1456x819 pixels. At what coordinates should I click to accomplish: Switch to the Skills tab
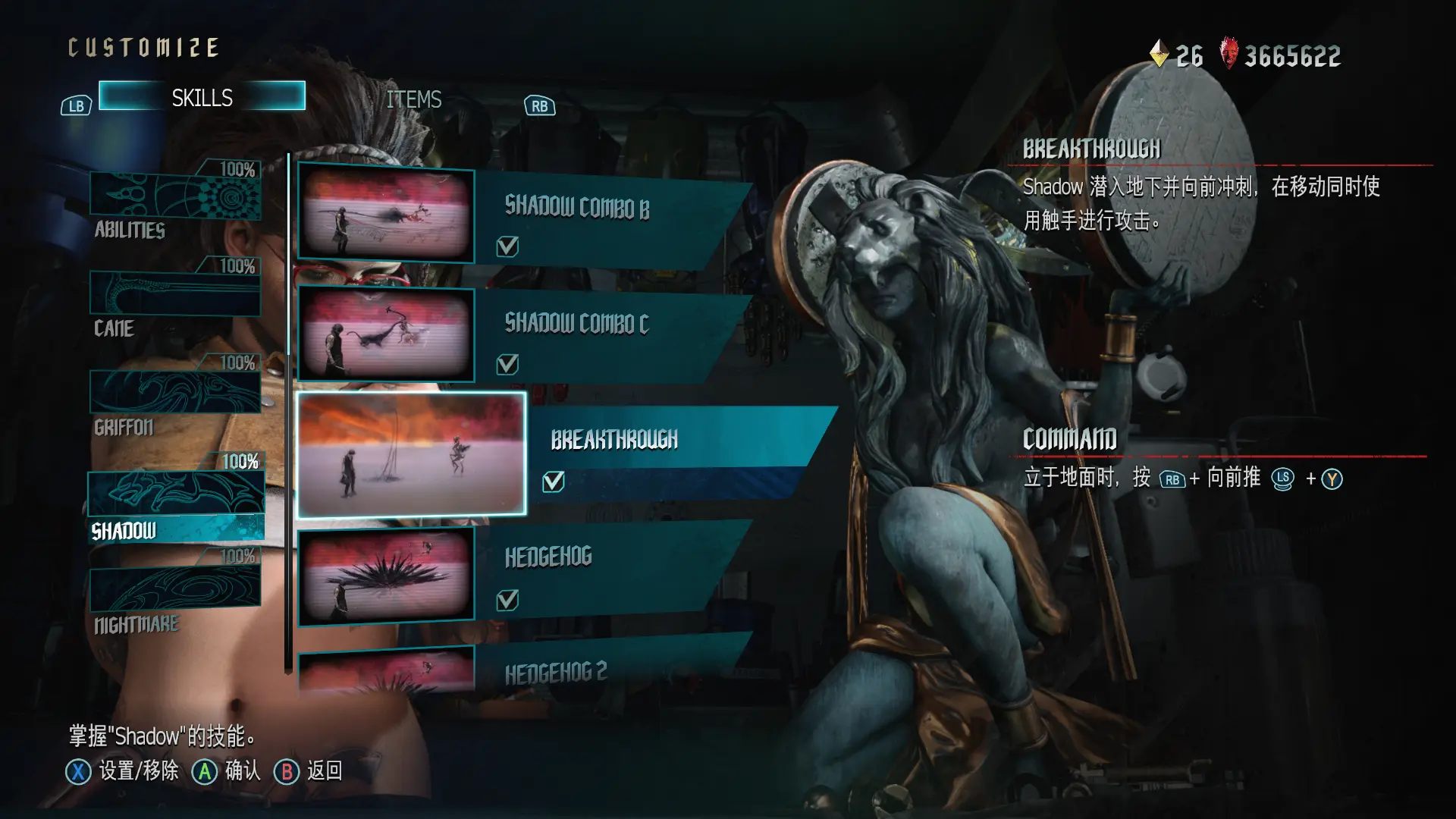[202, 97]
